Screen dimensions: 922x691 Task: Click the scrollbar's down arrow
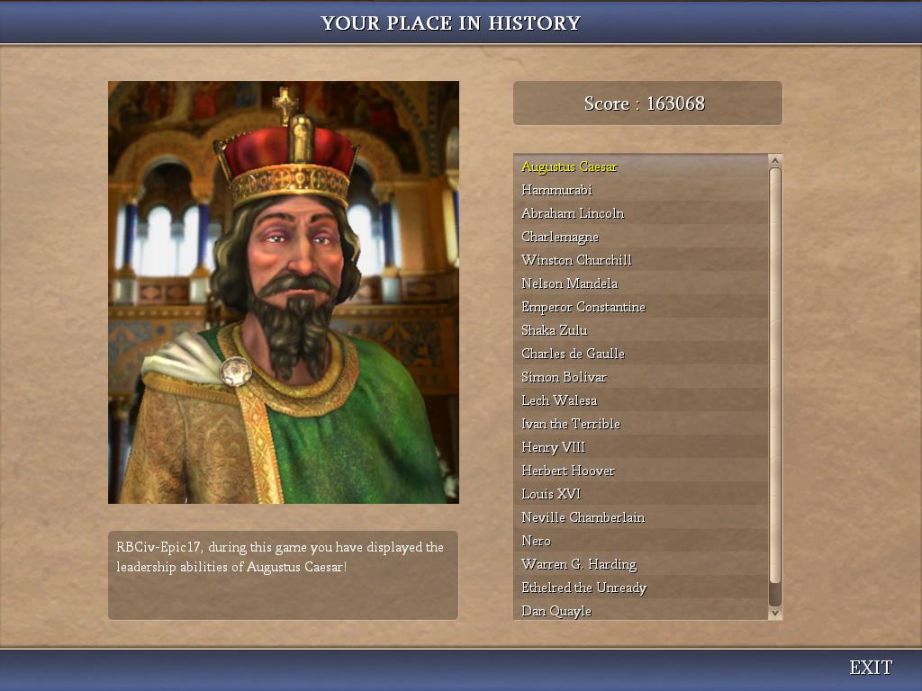(x=775, y=611)
